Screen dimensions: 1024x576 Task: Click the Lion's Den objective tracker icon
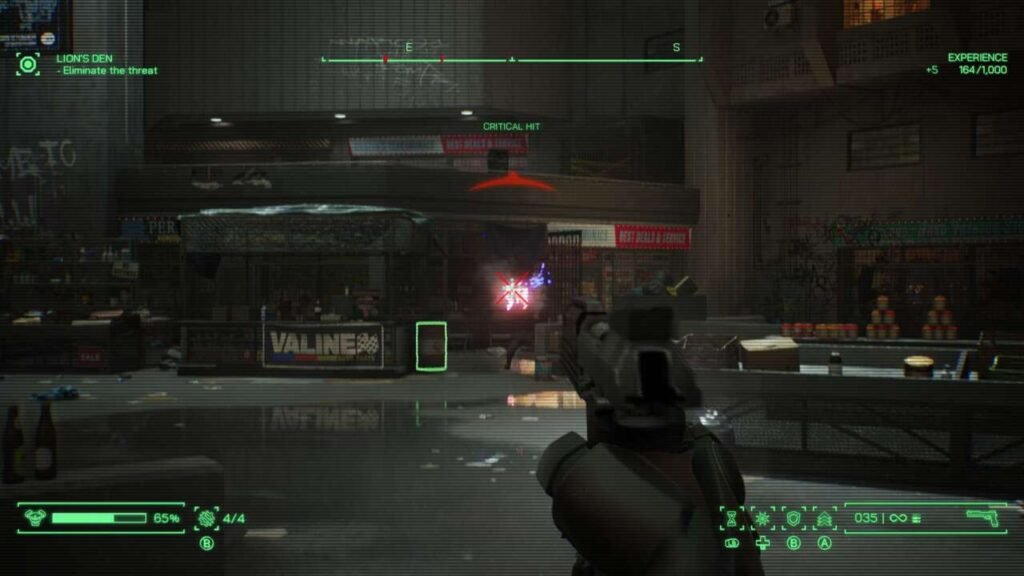[28, 65]
